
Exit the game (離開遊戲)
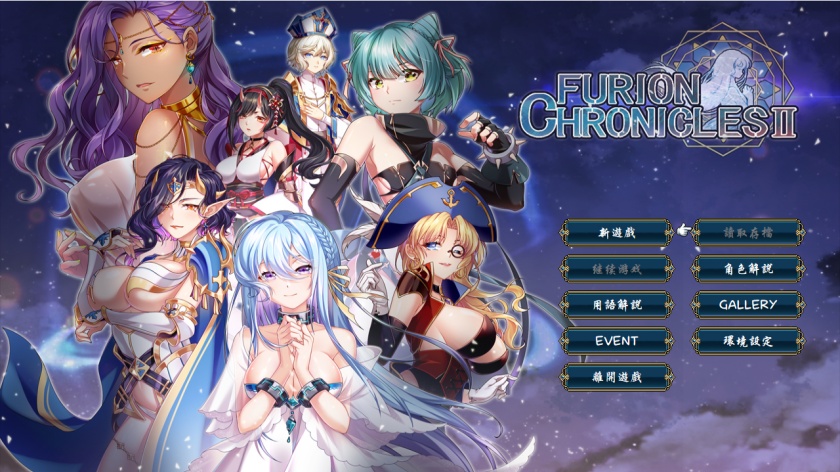(617, 376)
